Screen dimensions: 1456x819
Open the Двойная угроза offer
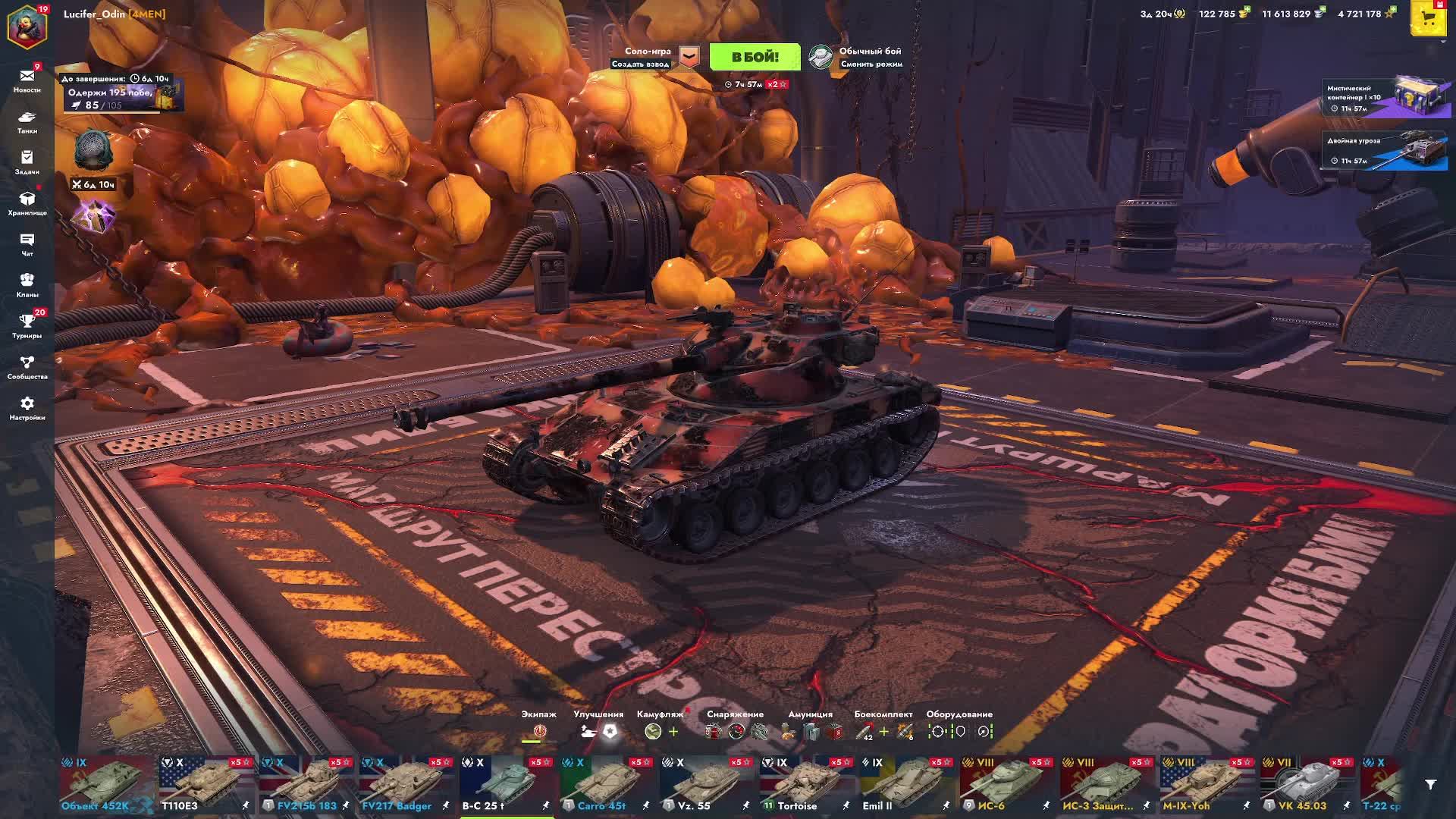click(1384, 150)
